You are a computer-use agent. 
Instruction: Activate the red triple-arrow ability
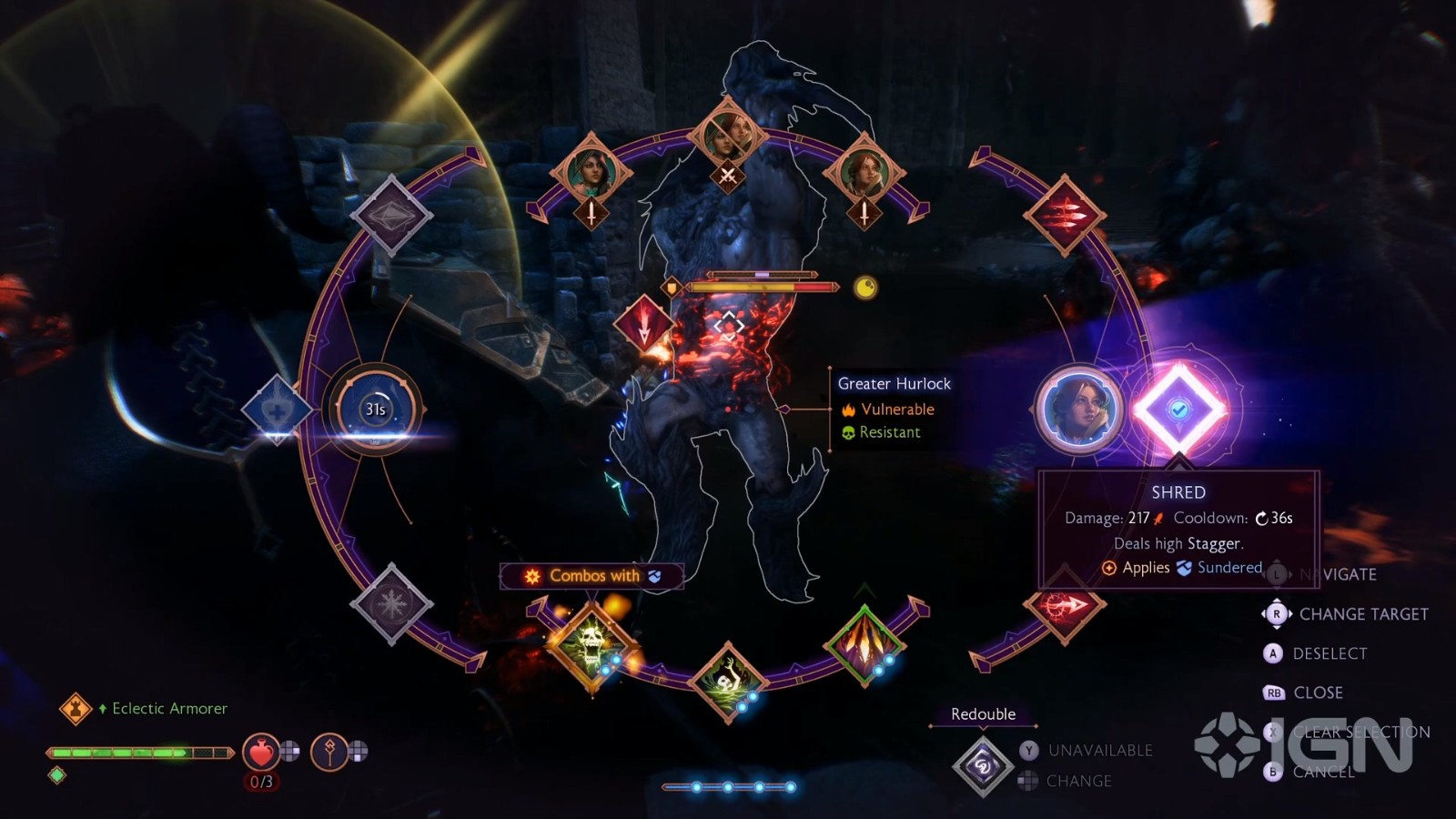click(x=1064, y=216)
